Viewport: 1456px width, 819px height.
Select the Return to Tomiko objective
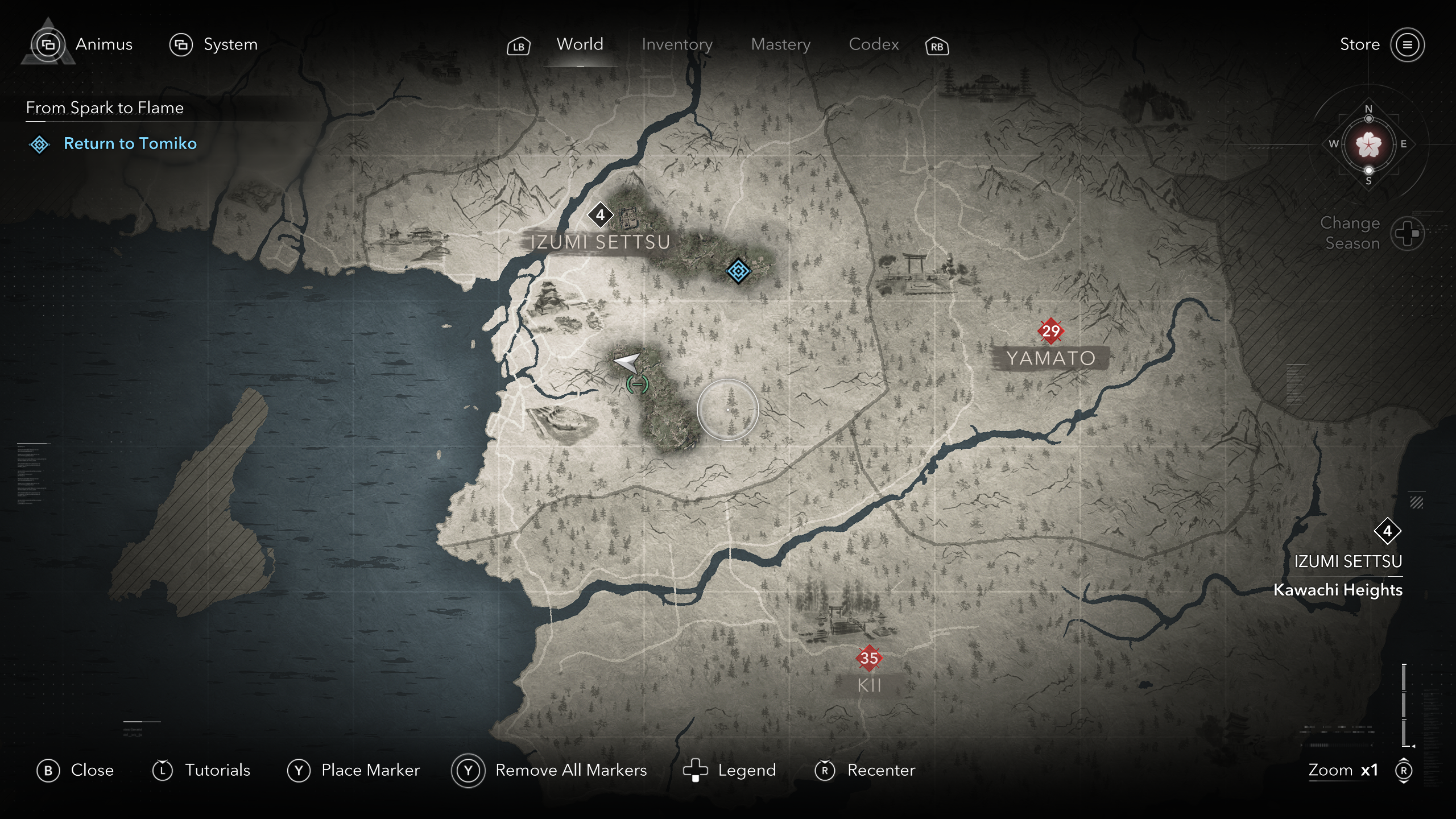[130, 143]
